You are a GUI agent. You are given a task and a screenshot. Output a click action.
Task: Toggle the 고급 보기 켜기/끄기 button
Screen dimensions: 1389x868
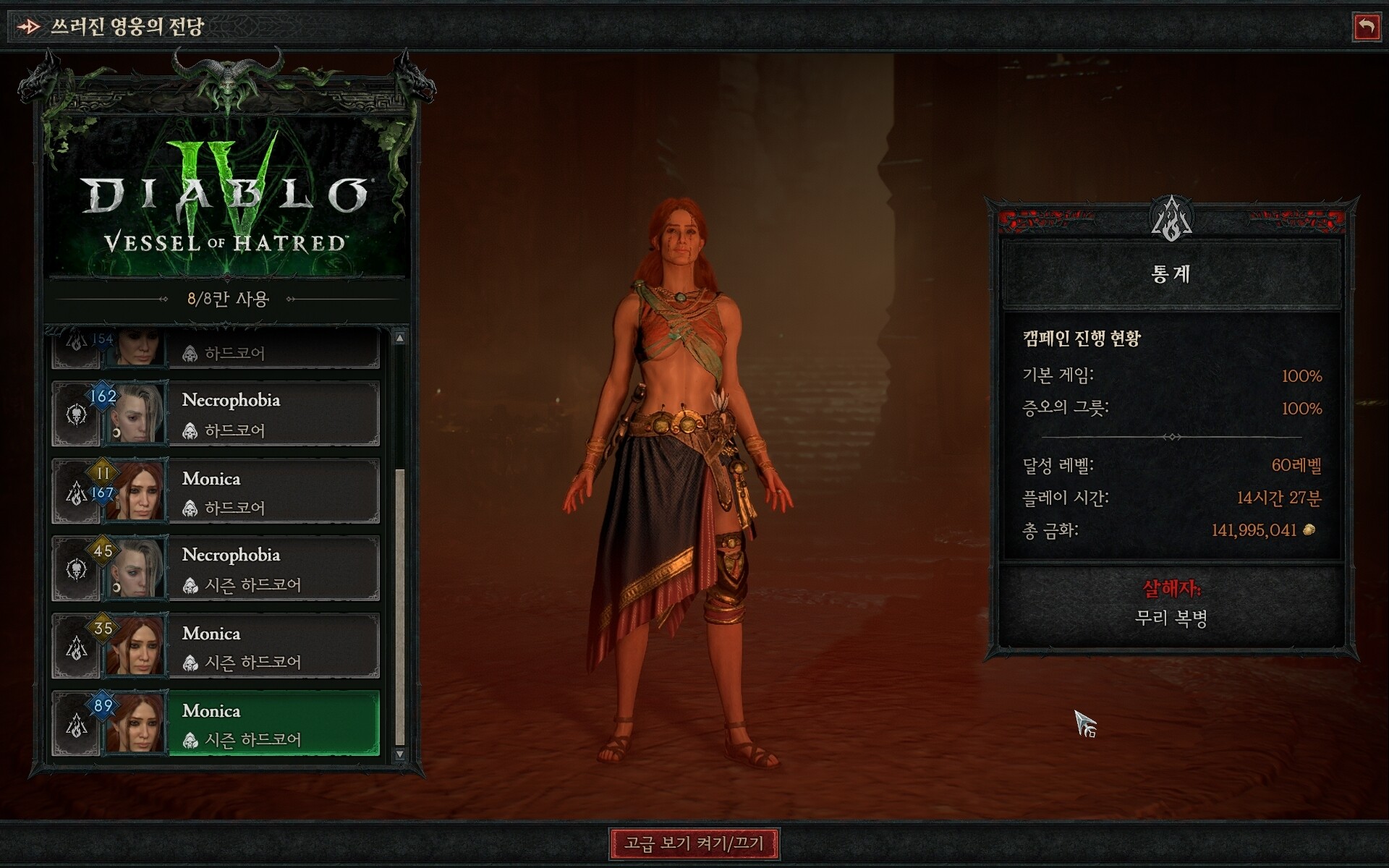pos(694,843)
